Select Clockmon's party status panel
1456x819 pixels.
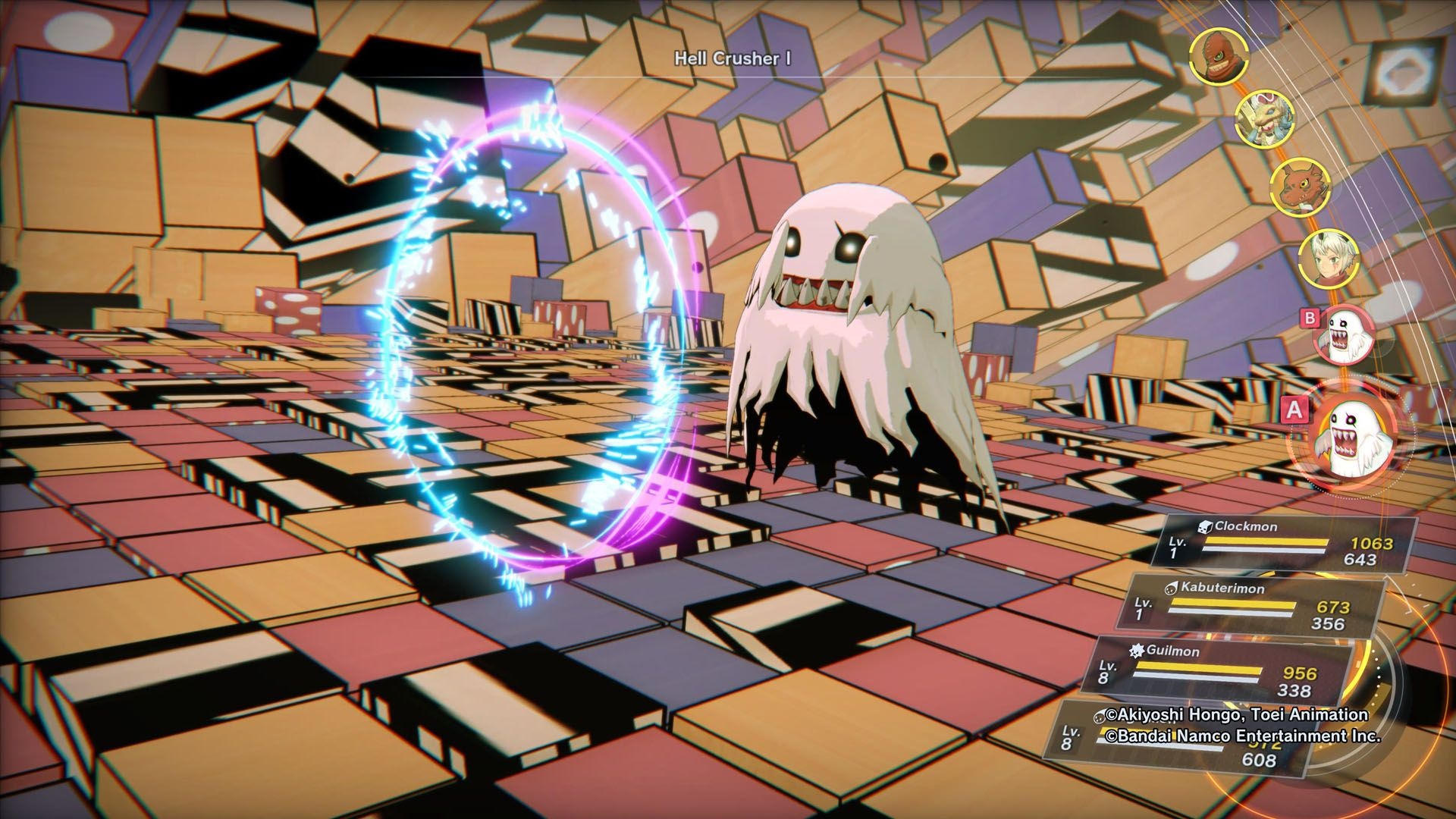[1282, 543]
